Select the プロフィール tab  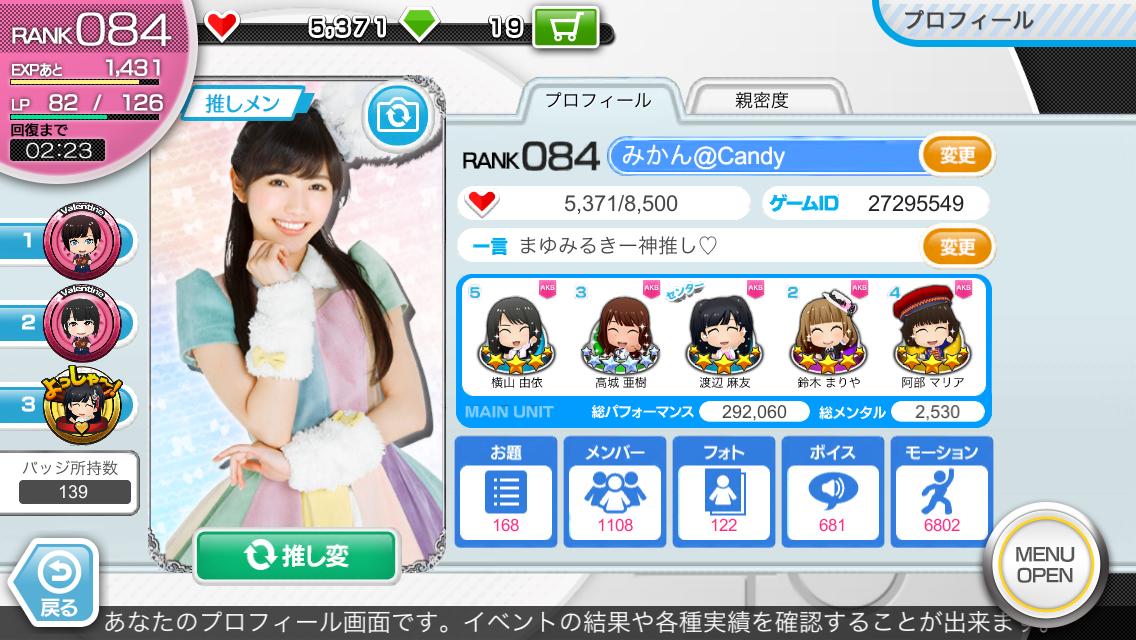click(x=597, y=100)
